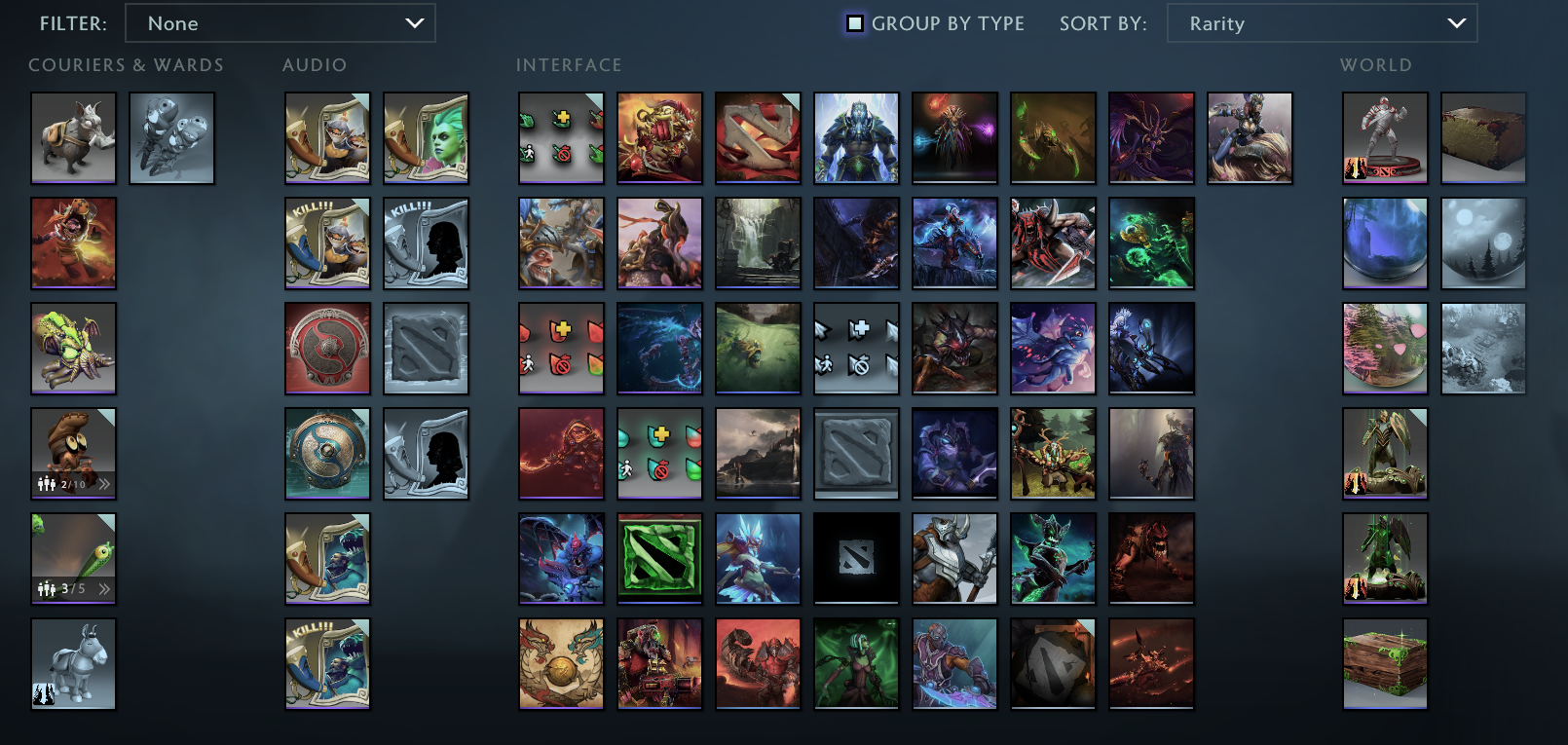Expand the 2/10 bundle contents arrow
Image resolution: width=1568 pixels, height=745 pixels.
(104, 482)
